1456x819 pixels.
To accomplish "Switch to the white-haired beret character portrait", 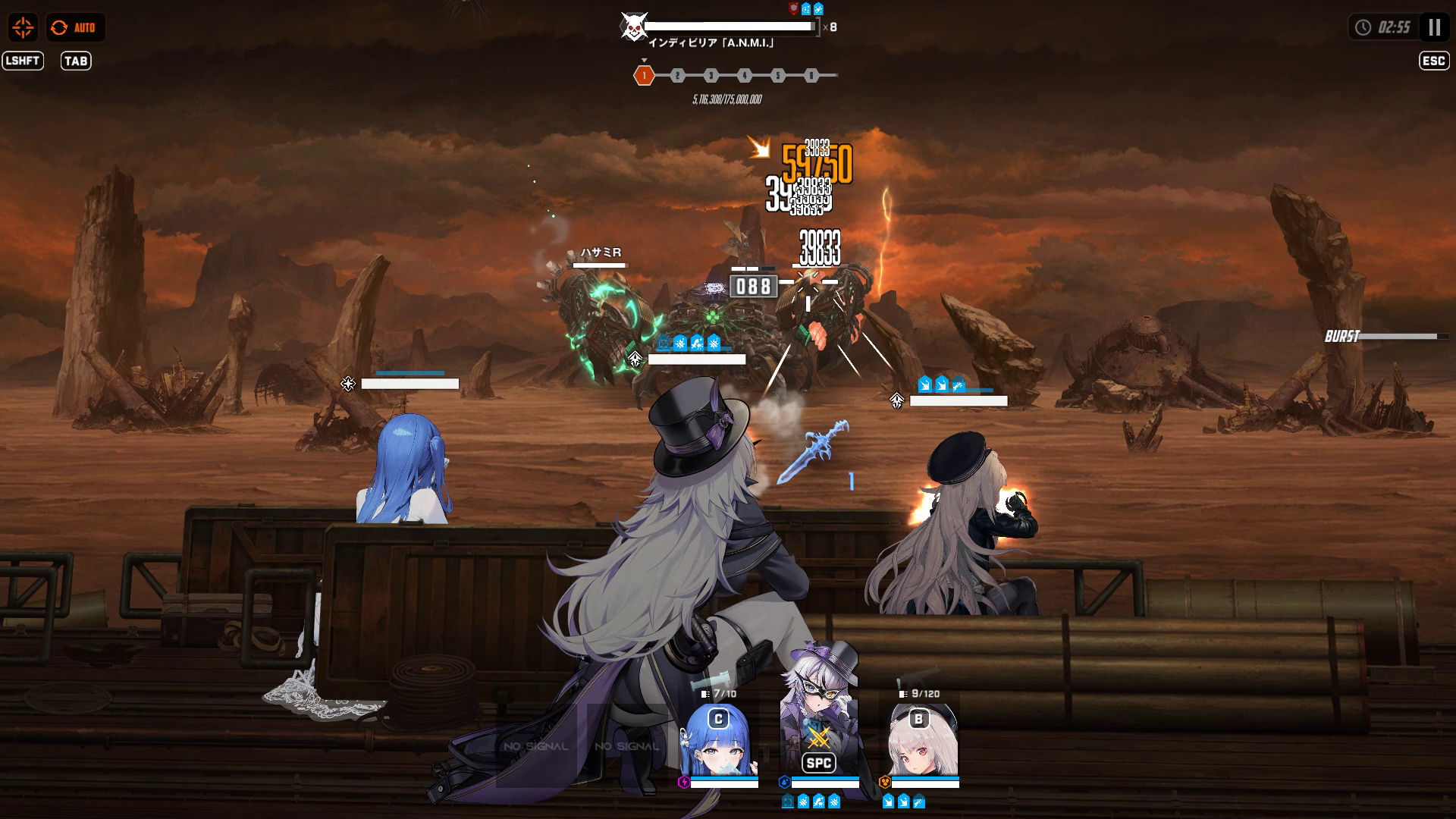I will tap(922, 742).
